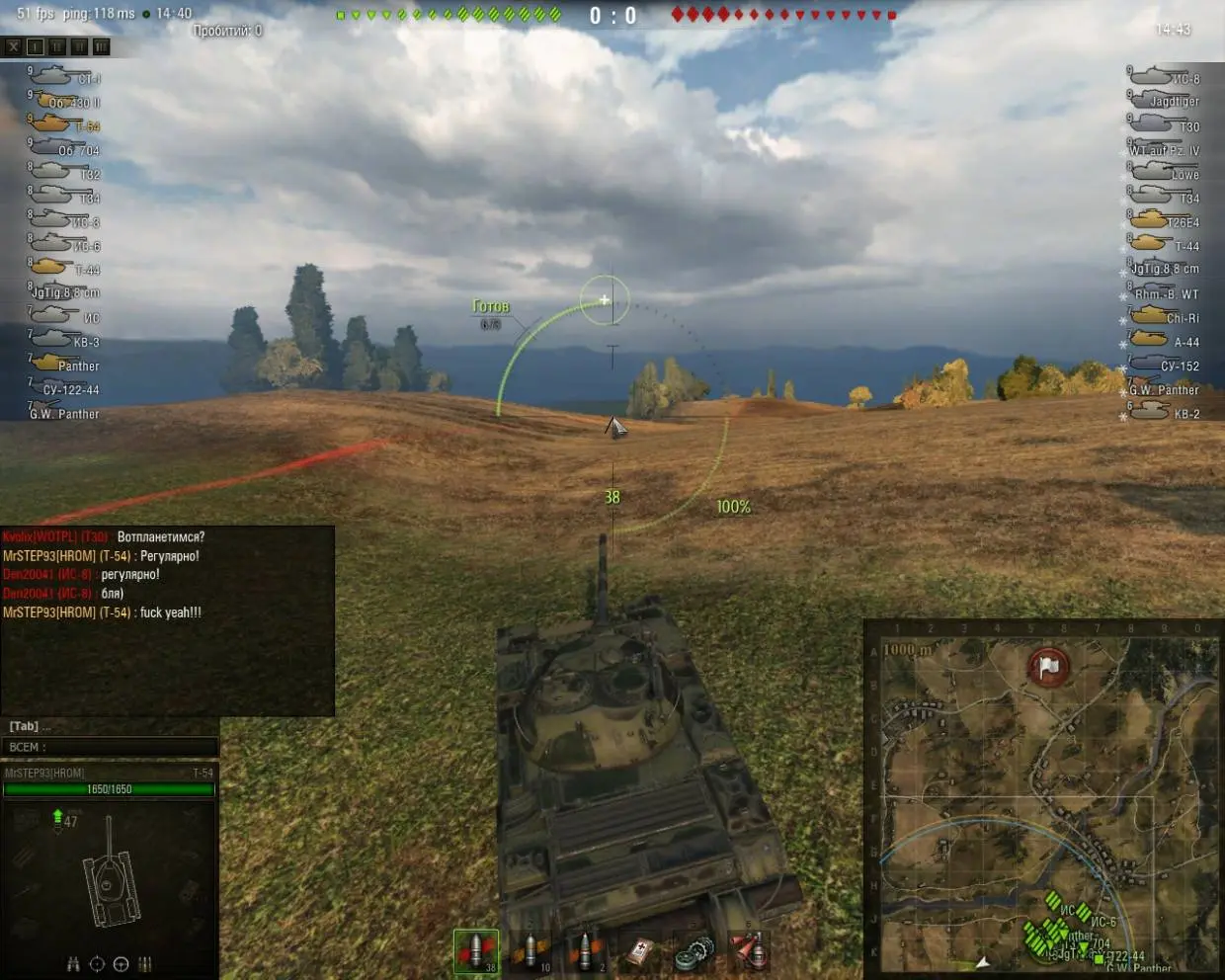Viewport: 1225px width, 980px height.
Task: Close the player panel with the X button
Action: [x=13, y=46]
